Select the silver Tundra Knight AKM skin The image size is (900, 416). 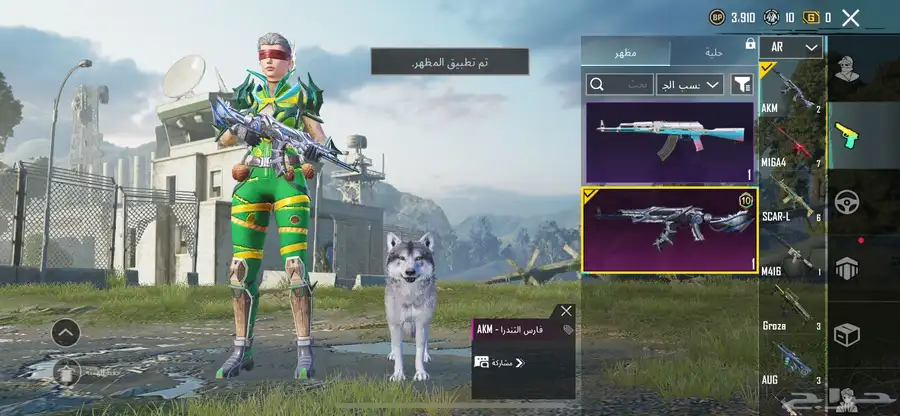[x=669, y=229]
